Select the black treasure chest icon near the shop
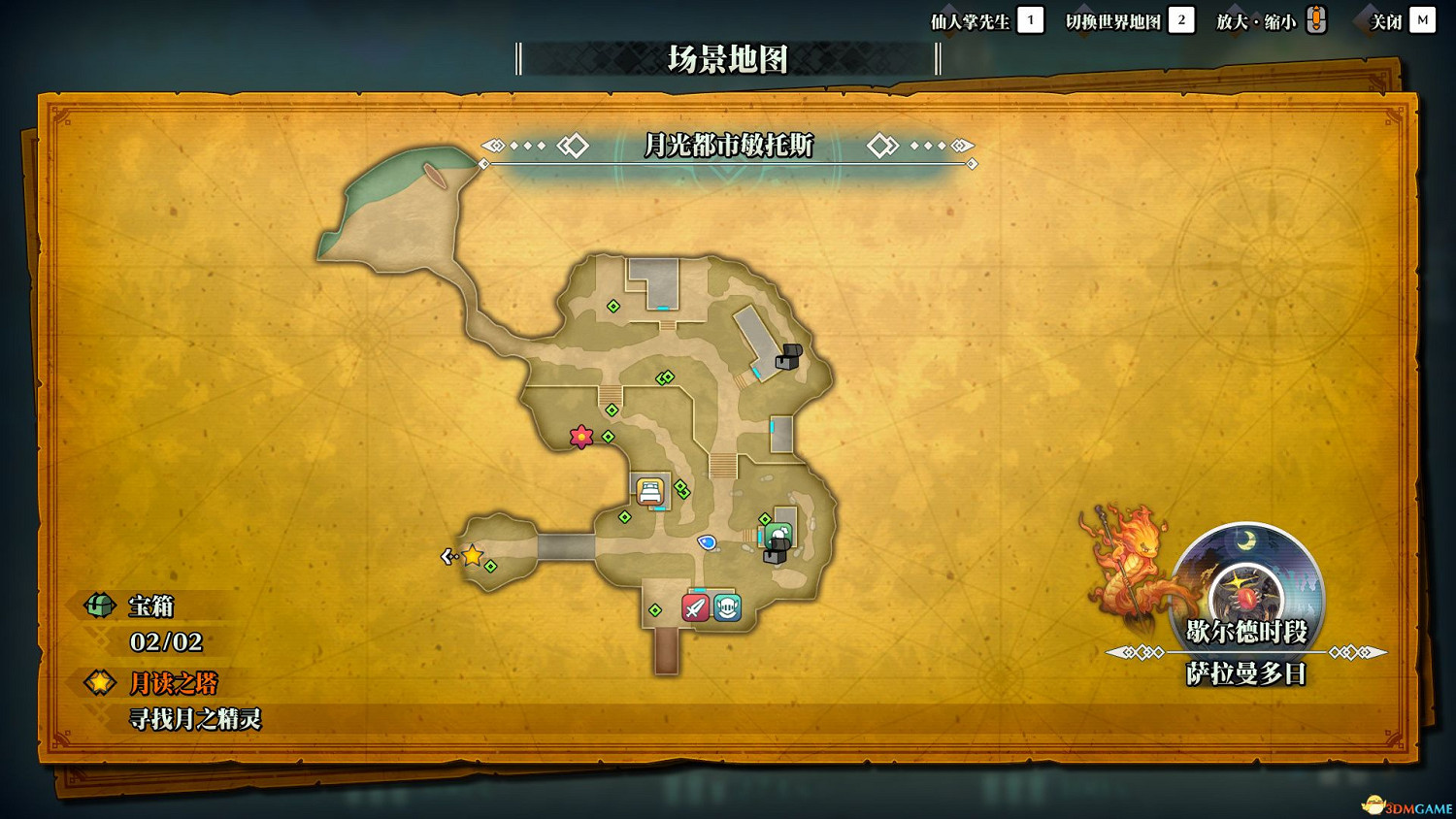Image resolution: width=1456 pixels, height=819 pixels. click(774, 557)
